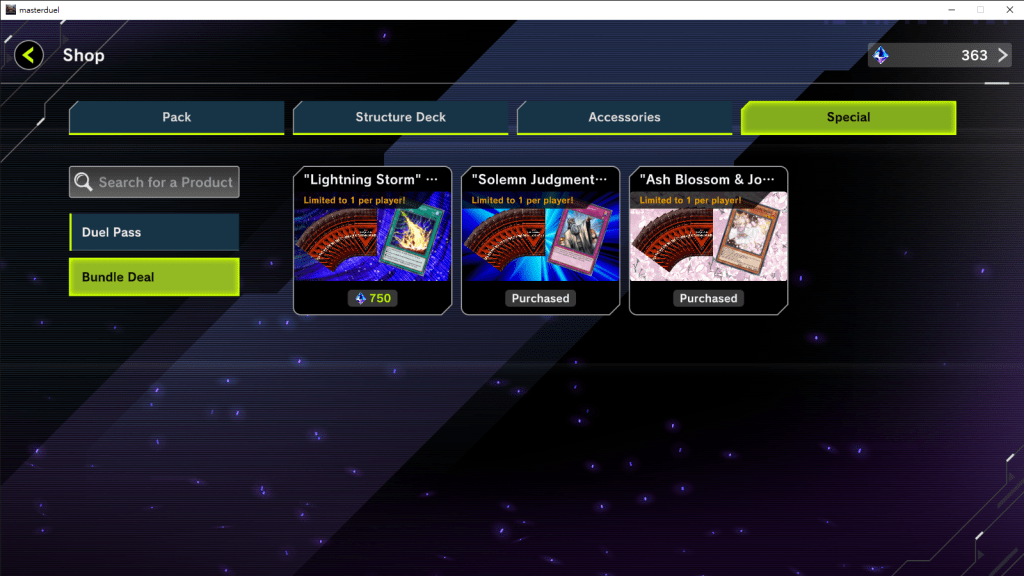
Task: View the Solemn Judgment bundle
Action: tap(540, 240)
